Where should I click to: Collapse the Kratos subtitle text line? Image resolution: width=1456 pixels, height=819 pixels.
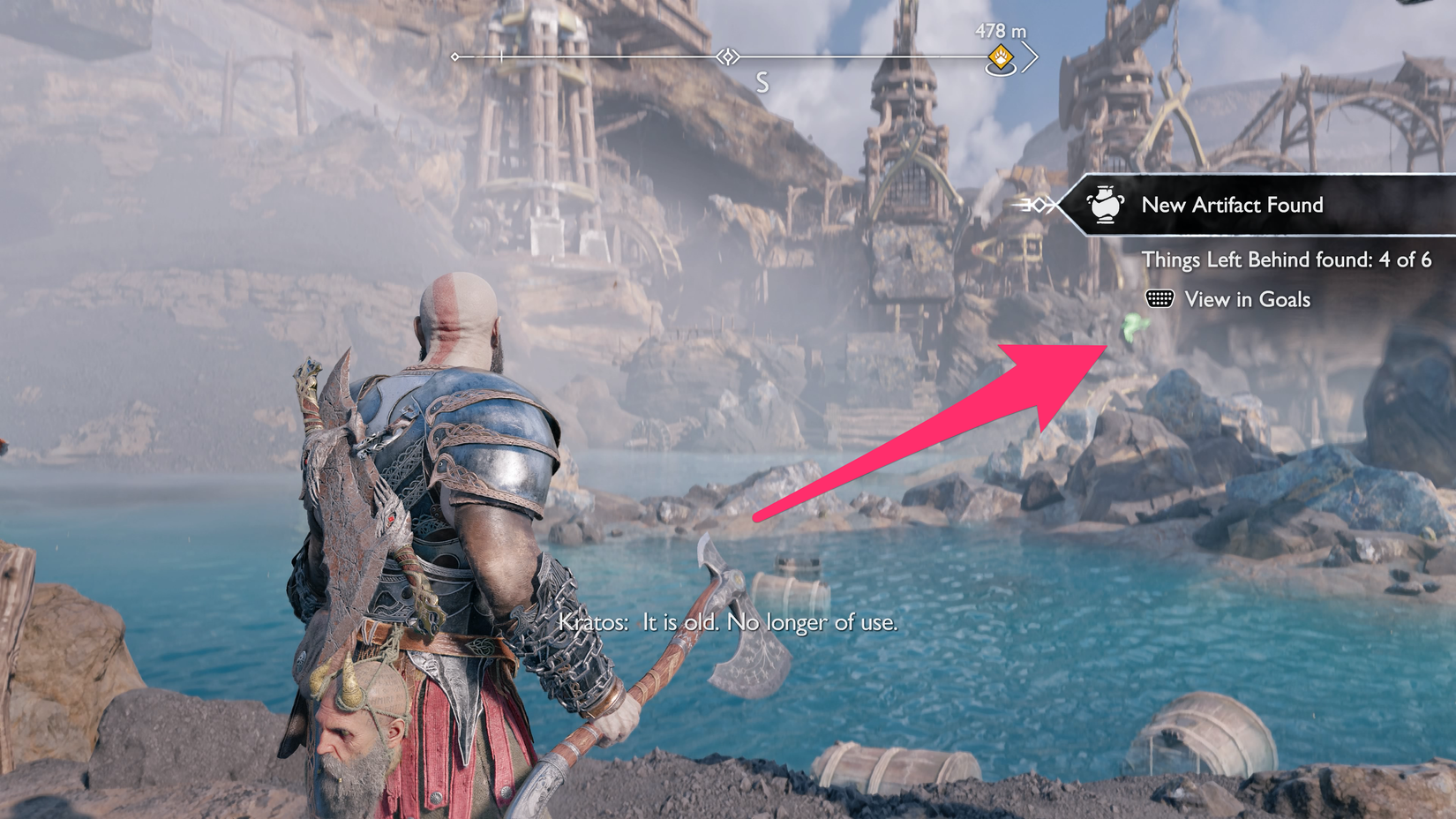pos(728,623)
